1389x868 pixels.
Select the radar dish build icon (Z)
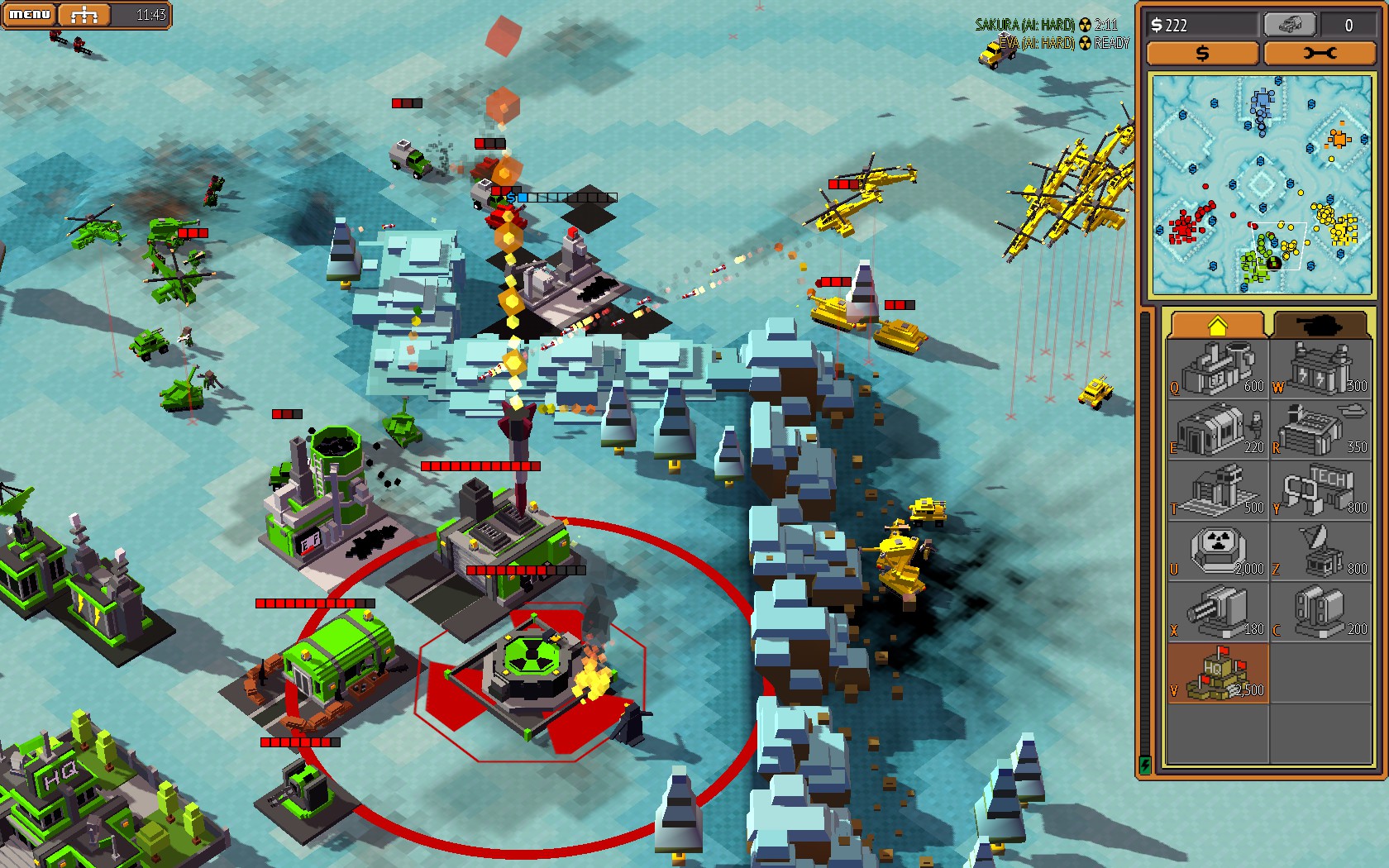click(x=1321, y=550)
